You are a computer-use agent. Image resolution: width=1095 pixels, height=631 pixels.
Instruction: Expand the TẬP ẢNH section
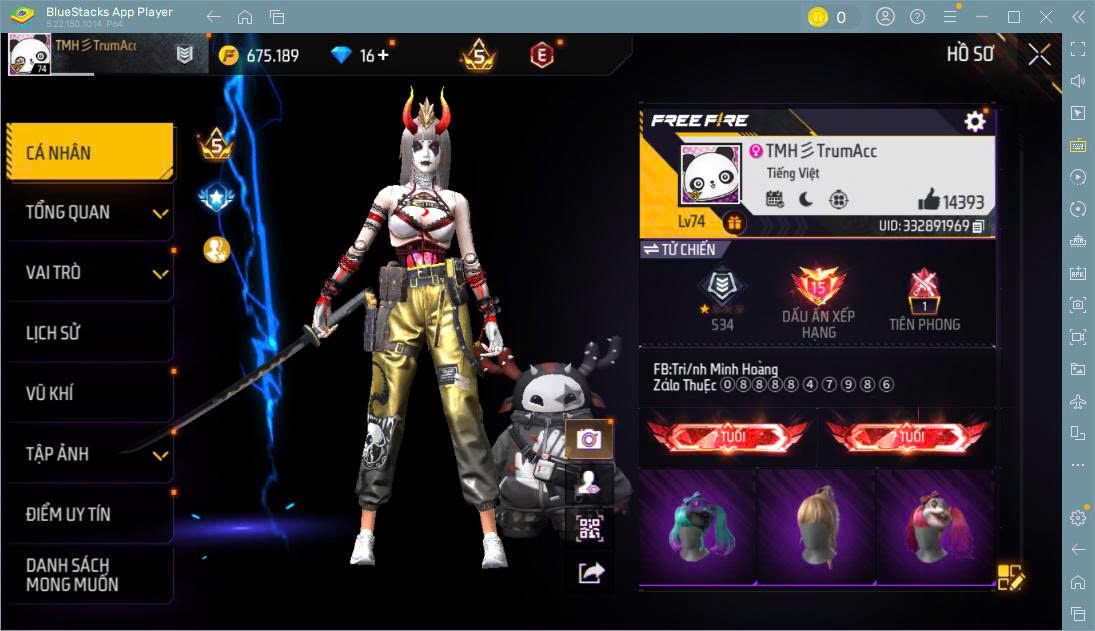(x=90, y=454)
